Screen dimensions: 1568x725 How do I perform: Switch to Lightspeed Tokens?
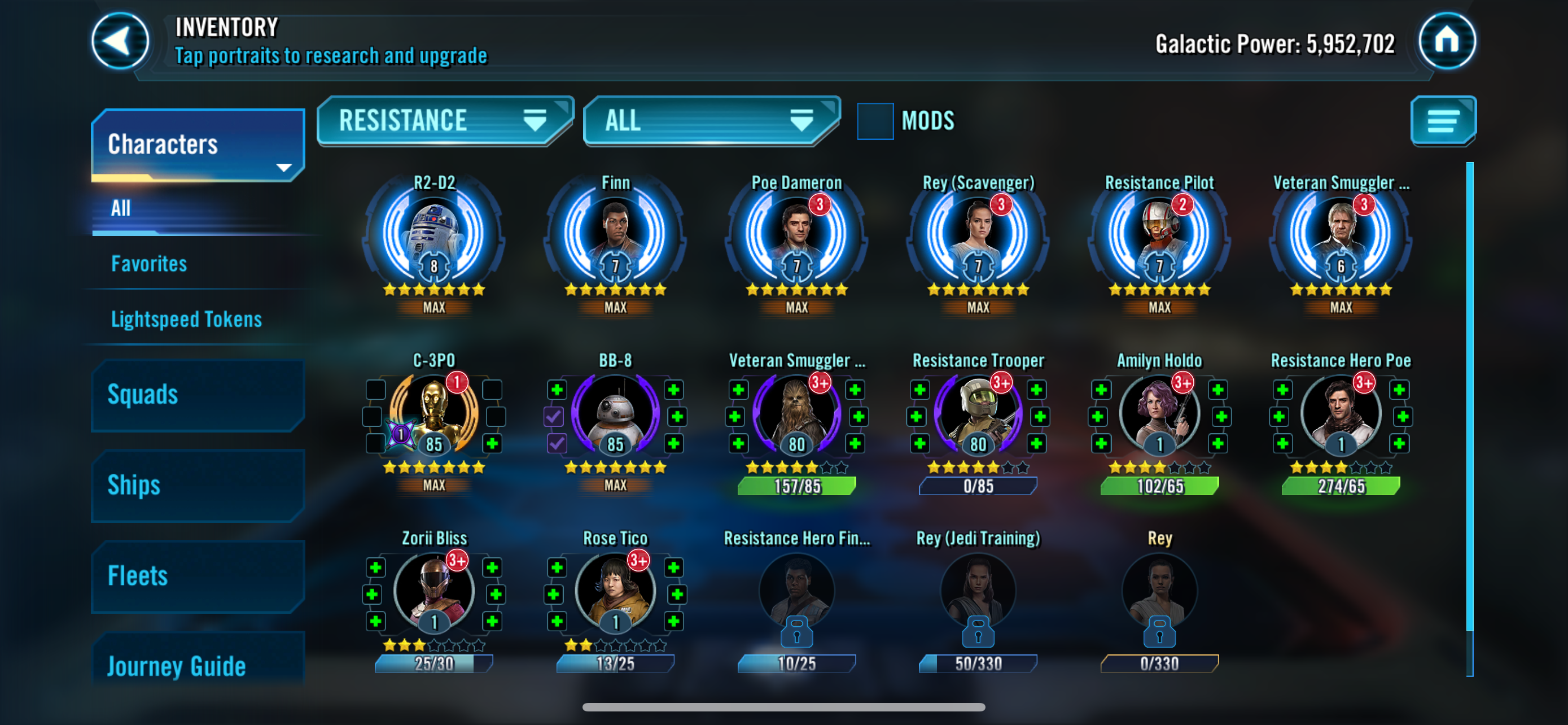[x=186, y=320]
